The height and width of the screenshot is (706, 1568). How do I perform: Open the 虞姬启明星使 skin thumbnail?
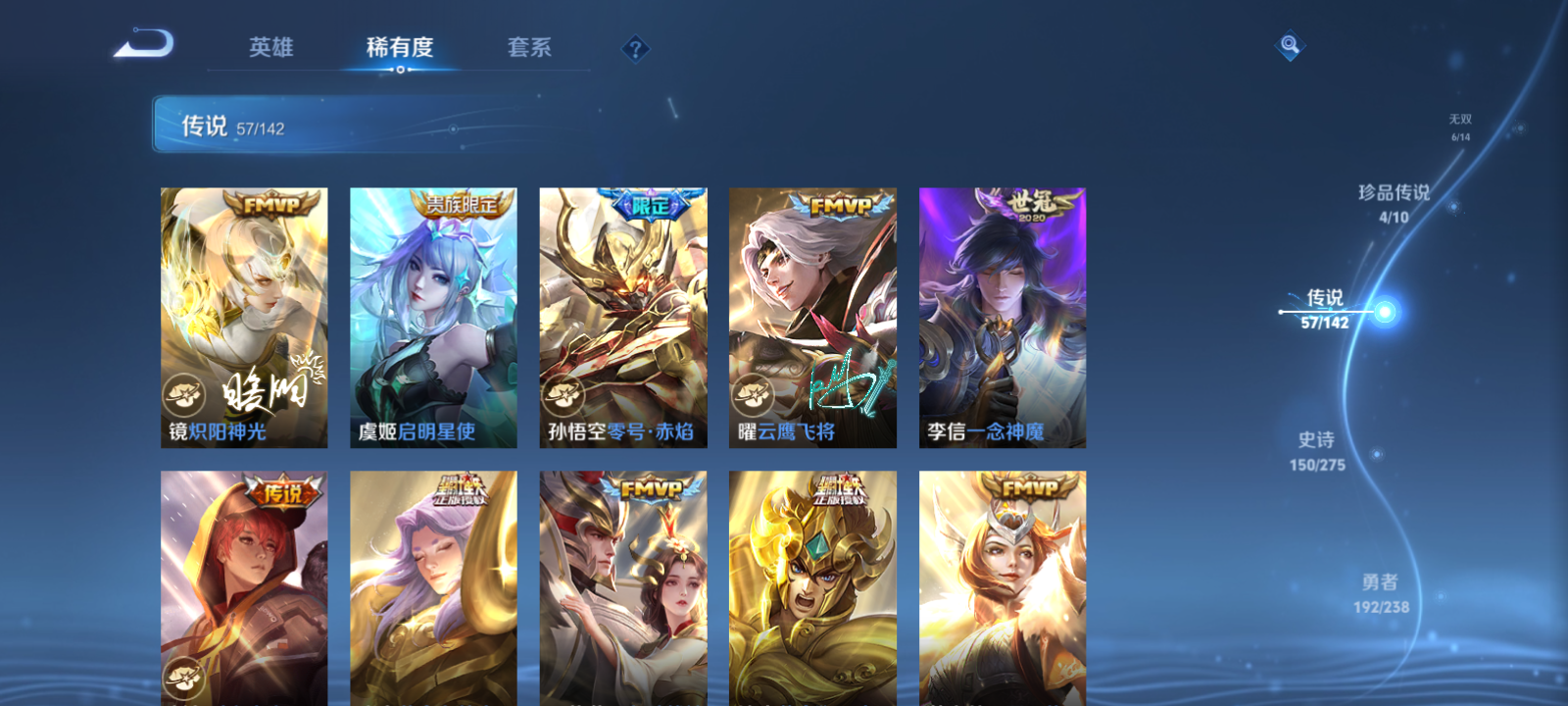point(432,314)
